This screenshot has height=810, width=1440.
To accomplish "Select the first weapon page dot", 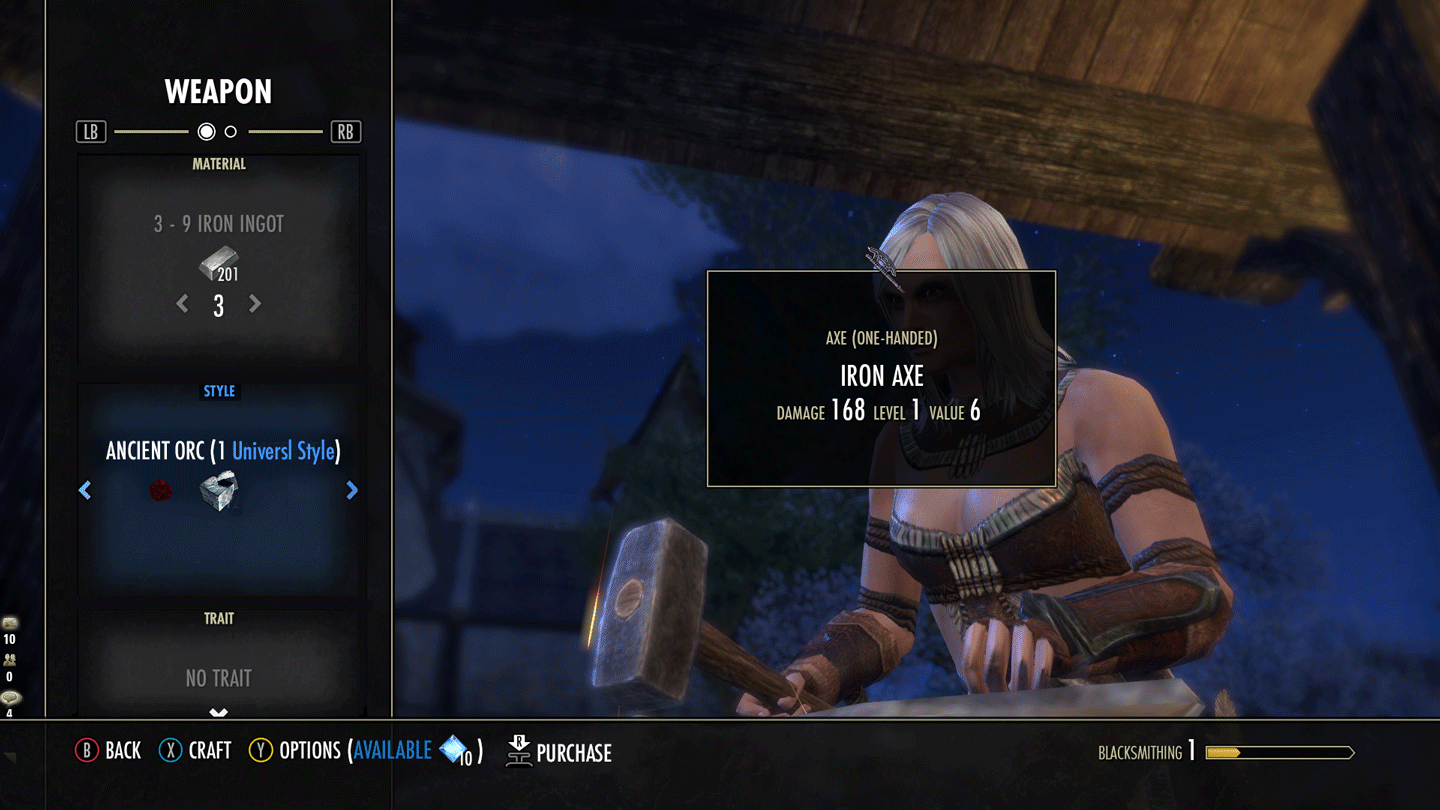I will tap(206, 132).
